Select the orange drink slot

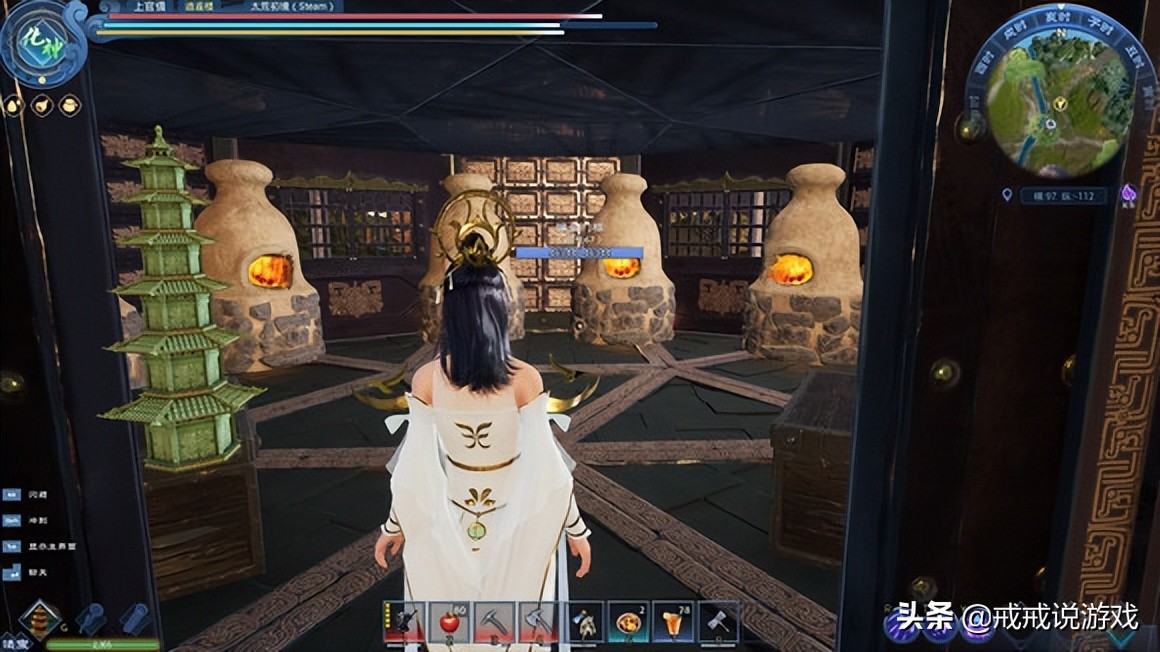pos(675,622)
